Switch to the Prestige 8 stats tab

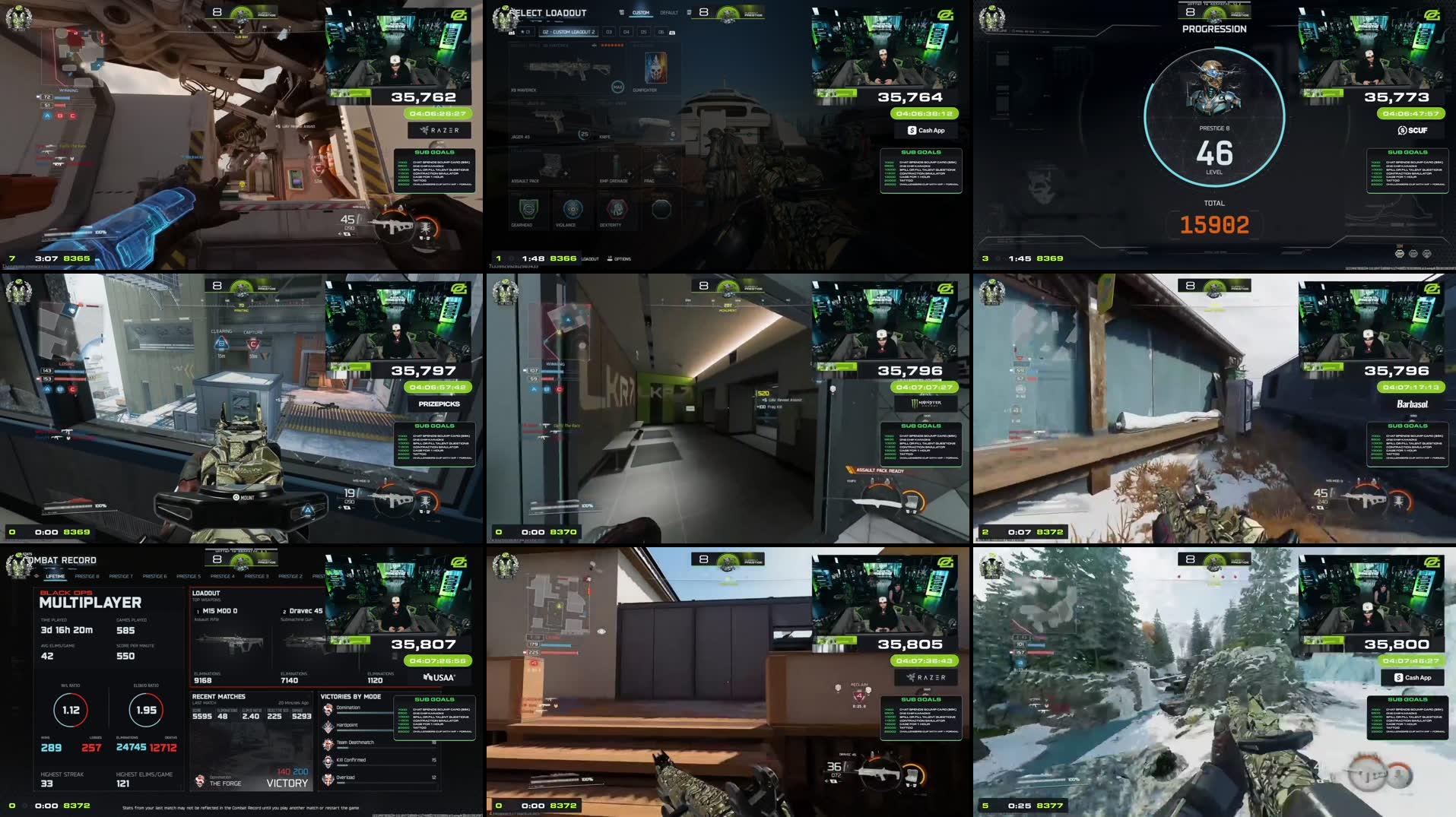pyautogui.click(x=87, y=576)
